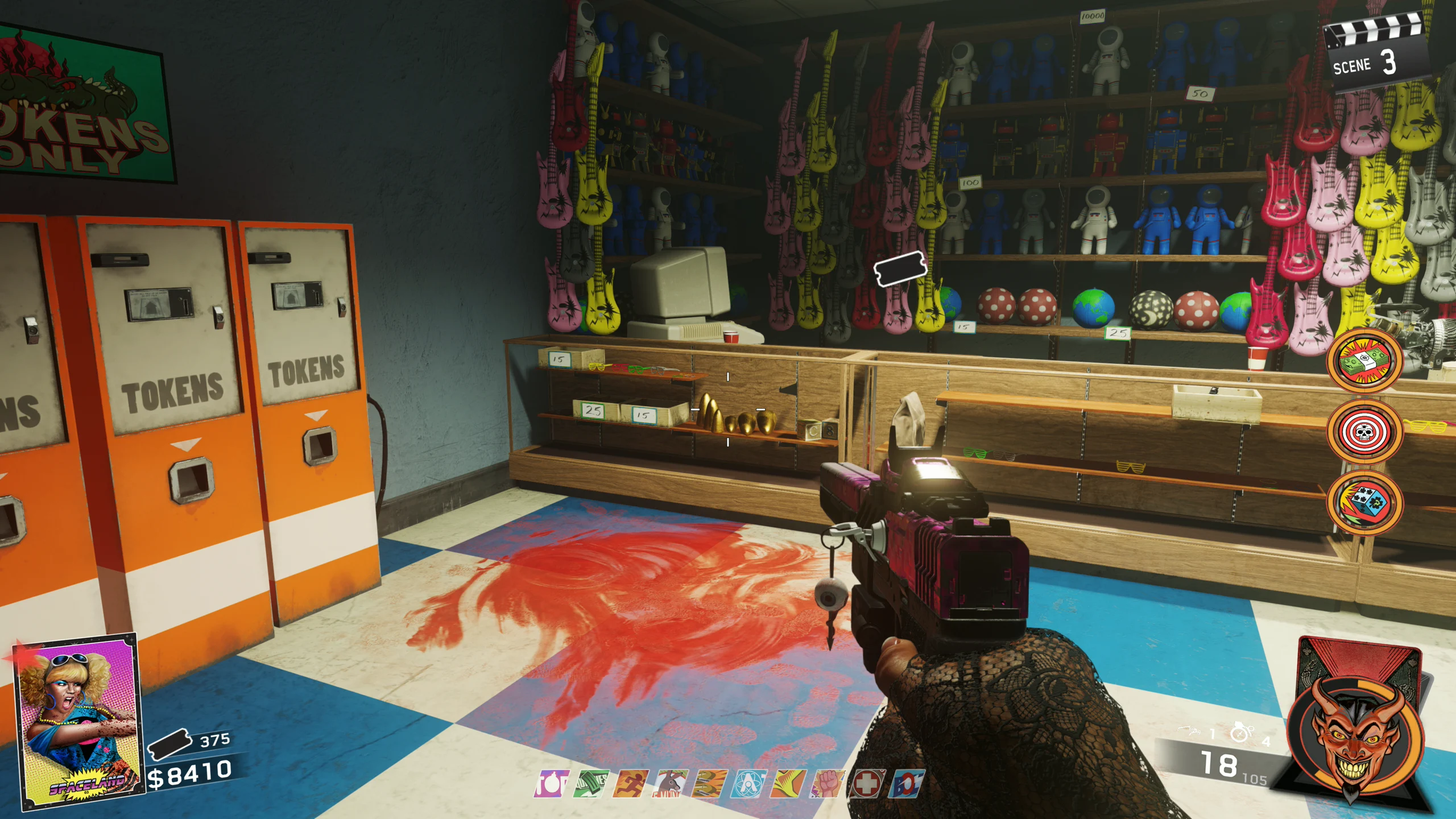Select the orange running-man perk icon
Screen dimensions: 1456x819
tap(630, 784)
